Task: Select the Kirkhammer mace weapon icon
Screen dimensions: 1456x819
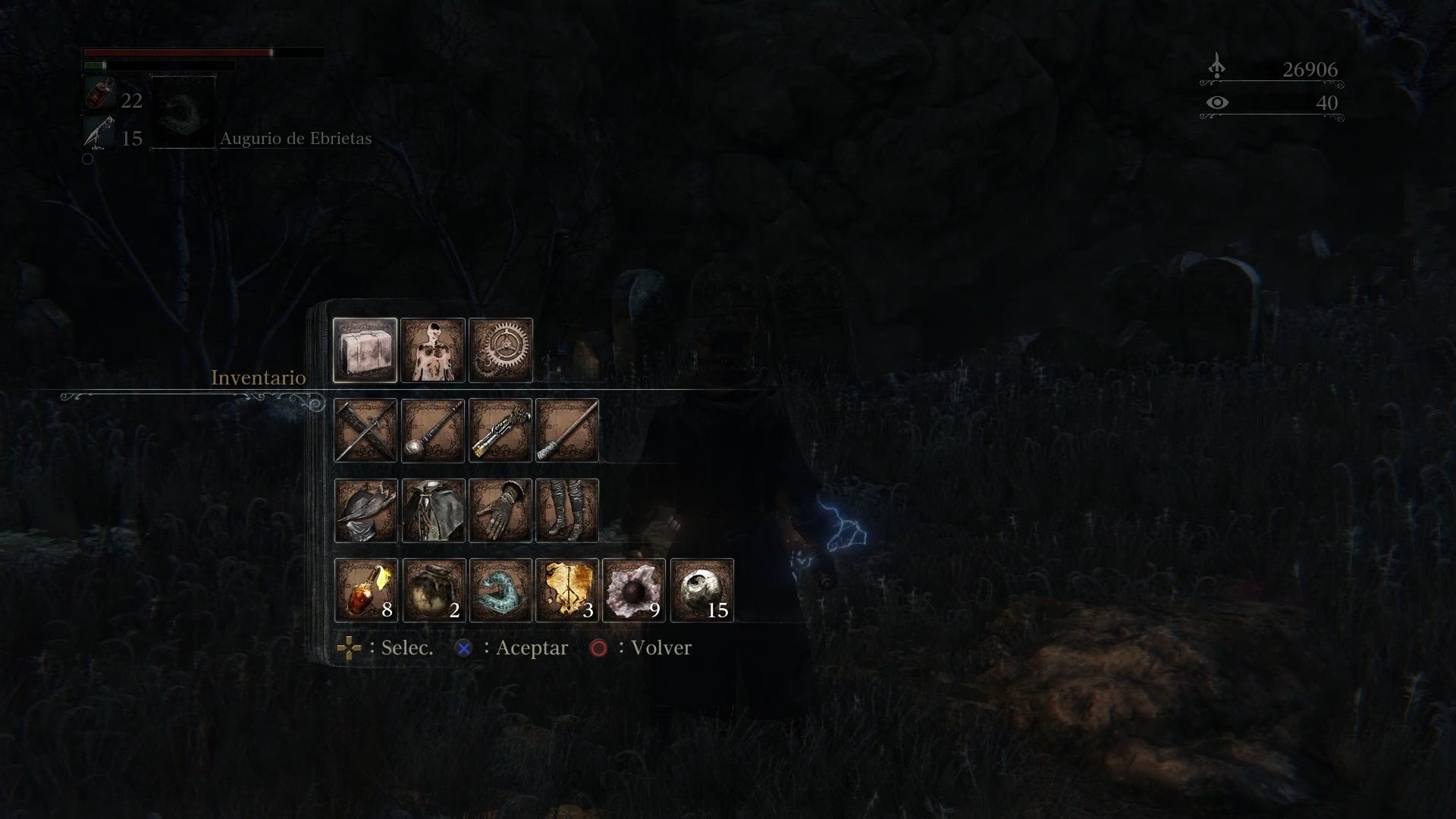Action: click(x=432, y=431)
